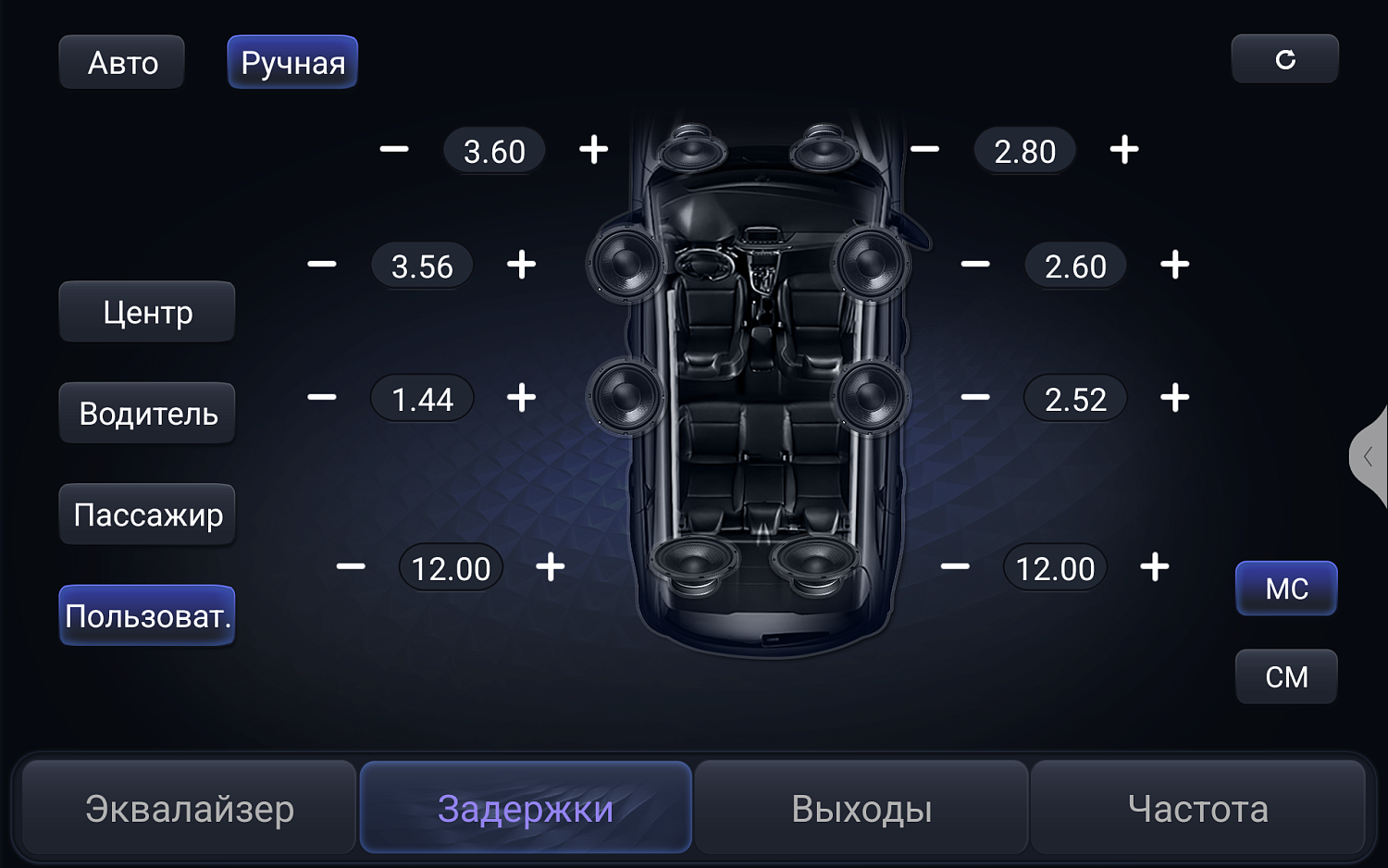Switch delay units to МС

(1286, 589)
